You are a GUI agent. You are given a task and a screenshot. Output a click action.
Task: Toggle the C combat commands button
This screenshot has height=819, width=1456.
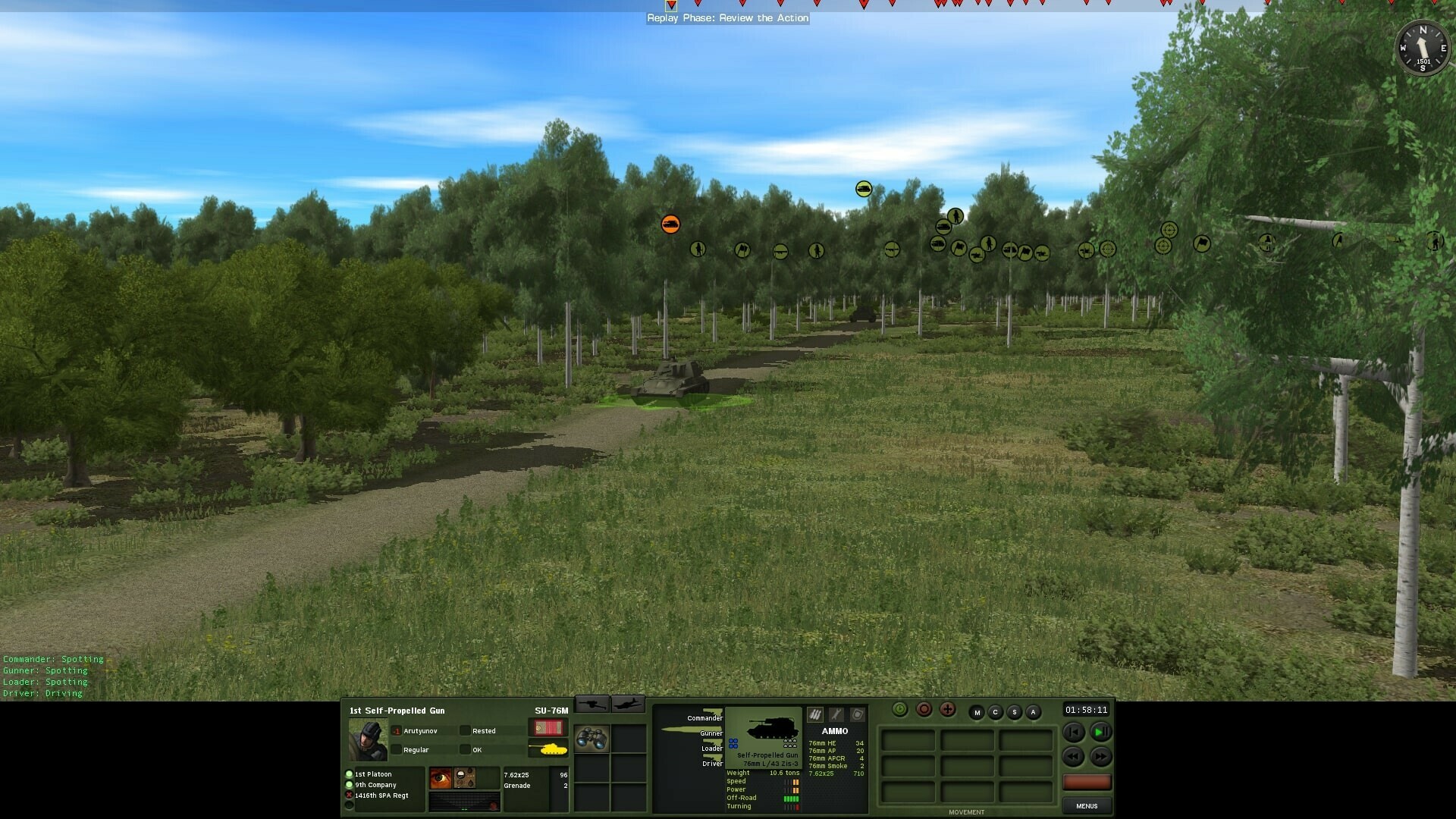(995, 712)
